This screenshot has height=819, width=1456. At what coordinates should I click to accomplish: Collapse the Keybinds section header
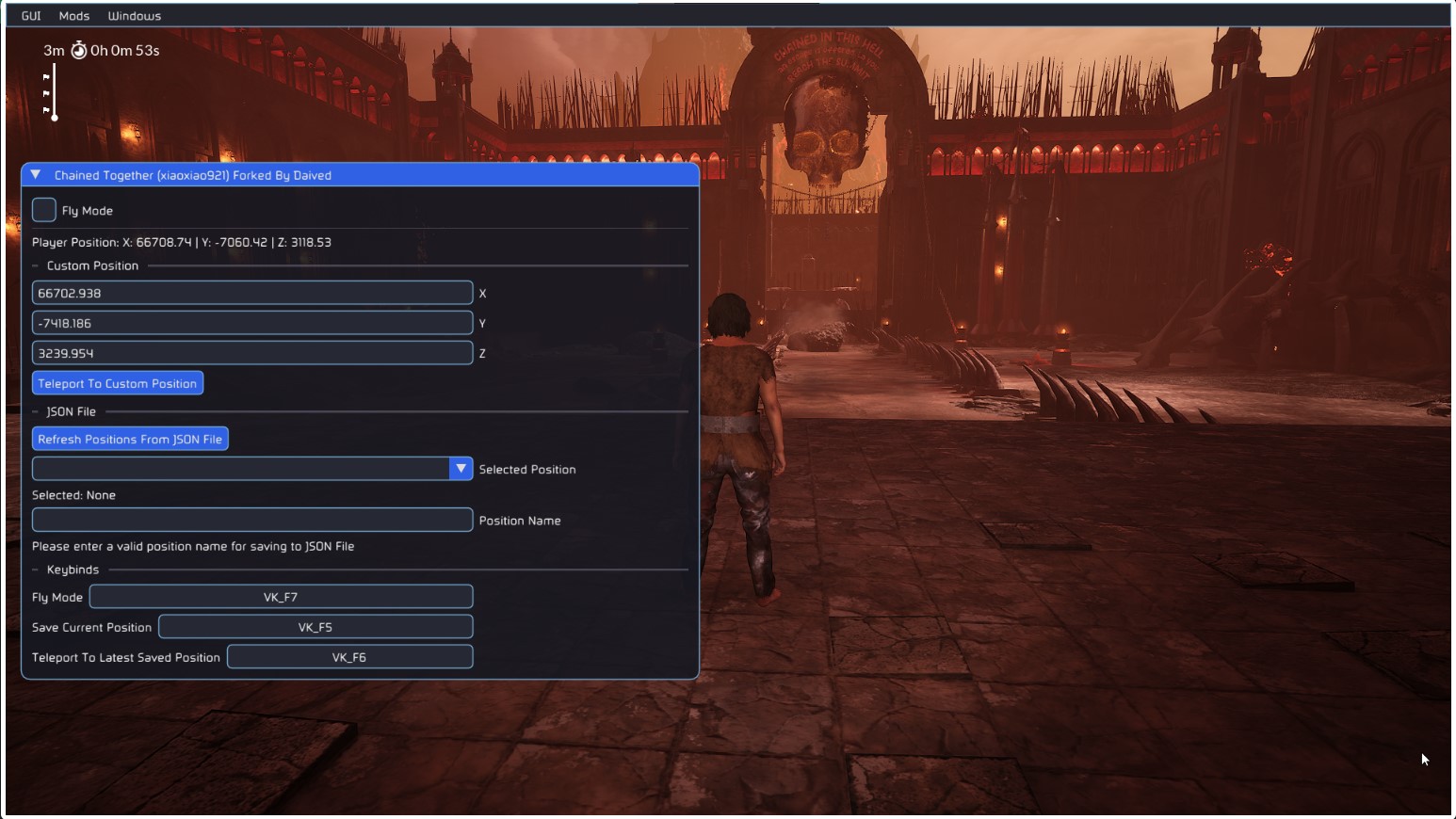(73, 570)
